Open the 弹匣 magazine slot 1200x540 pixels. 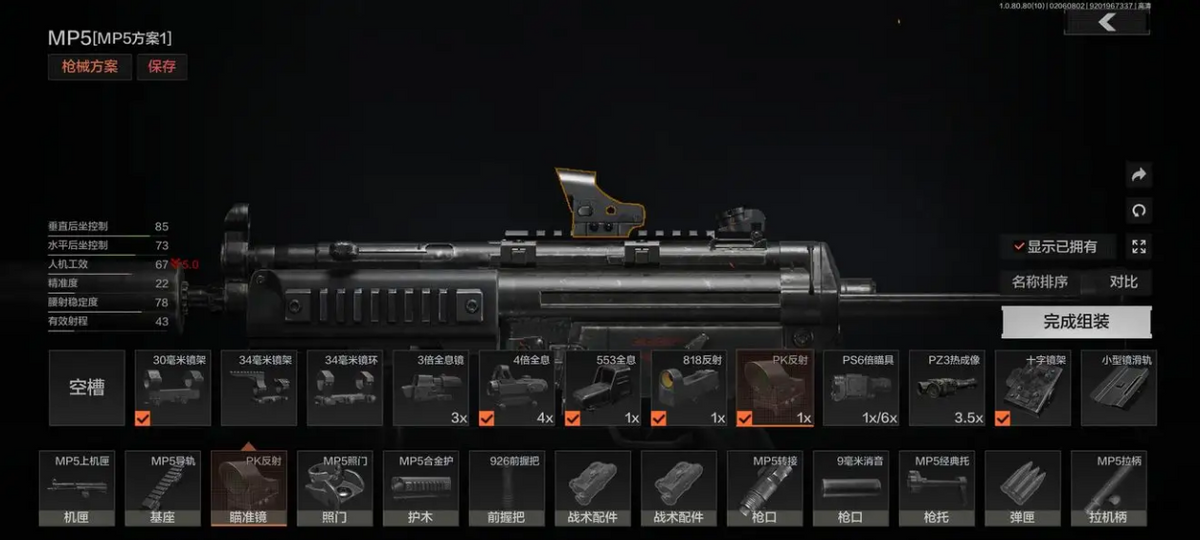(x=1023, y=489)
